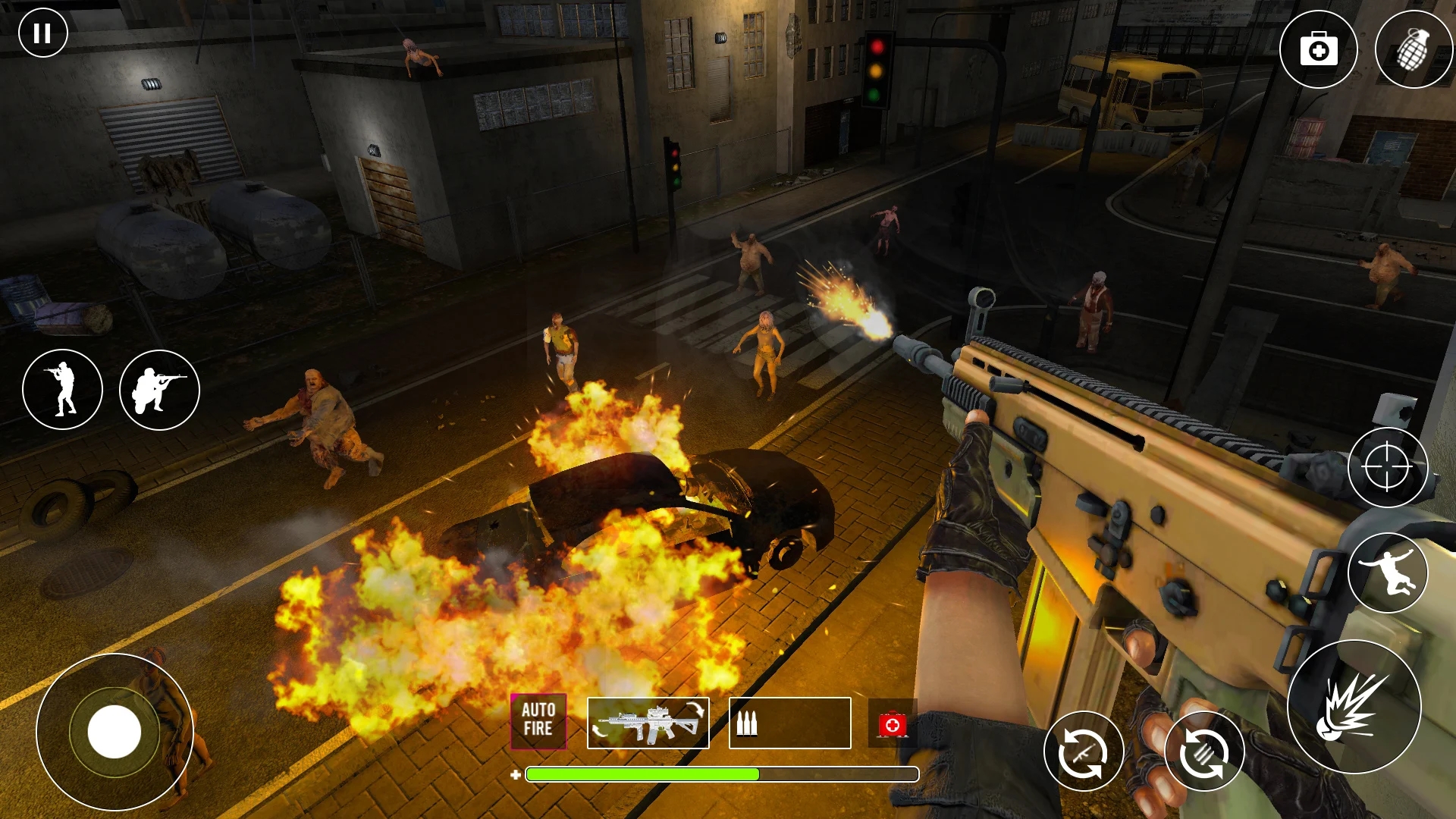Screen dimensions: 1456x819
Task: Throw a grenade
Action: point(1413,50)
